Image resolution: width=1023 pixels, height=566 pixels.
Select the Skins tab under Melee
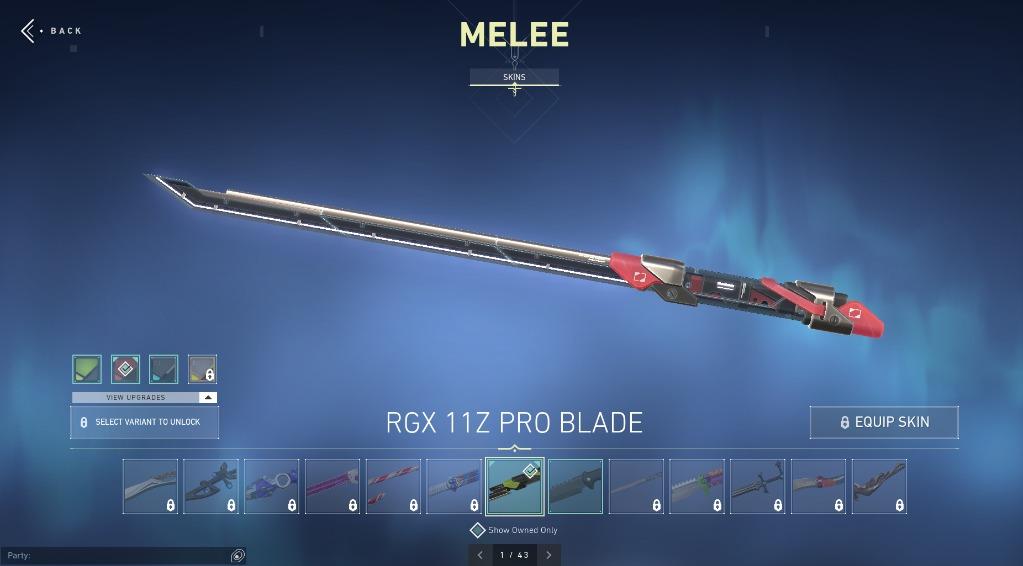click(514, 77)
